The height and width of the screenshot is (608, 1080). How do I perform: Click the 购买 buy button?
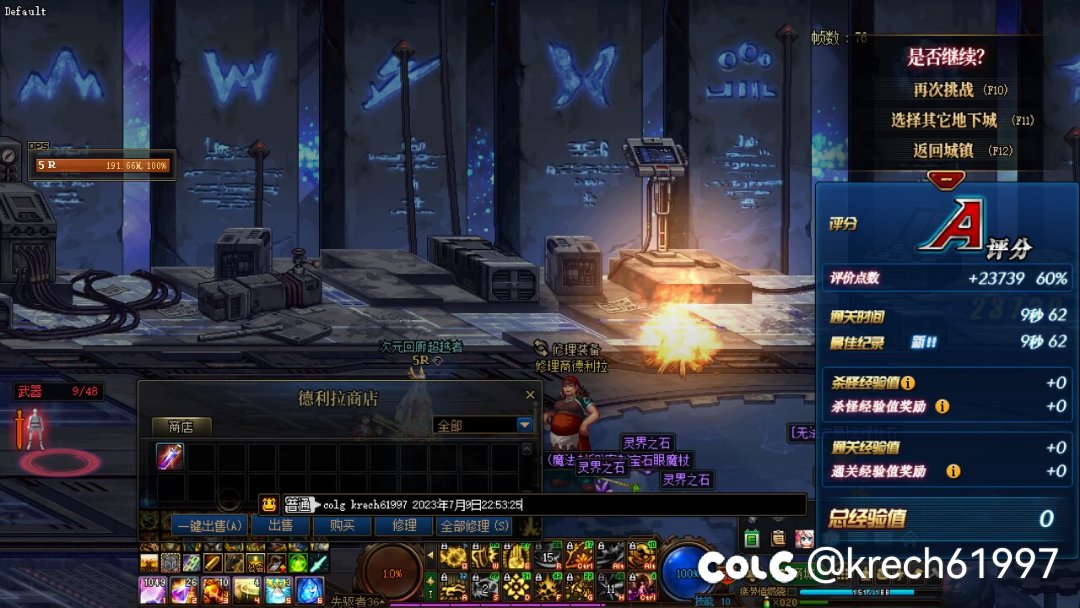pos(342,525)
